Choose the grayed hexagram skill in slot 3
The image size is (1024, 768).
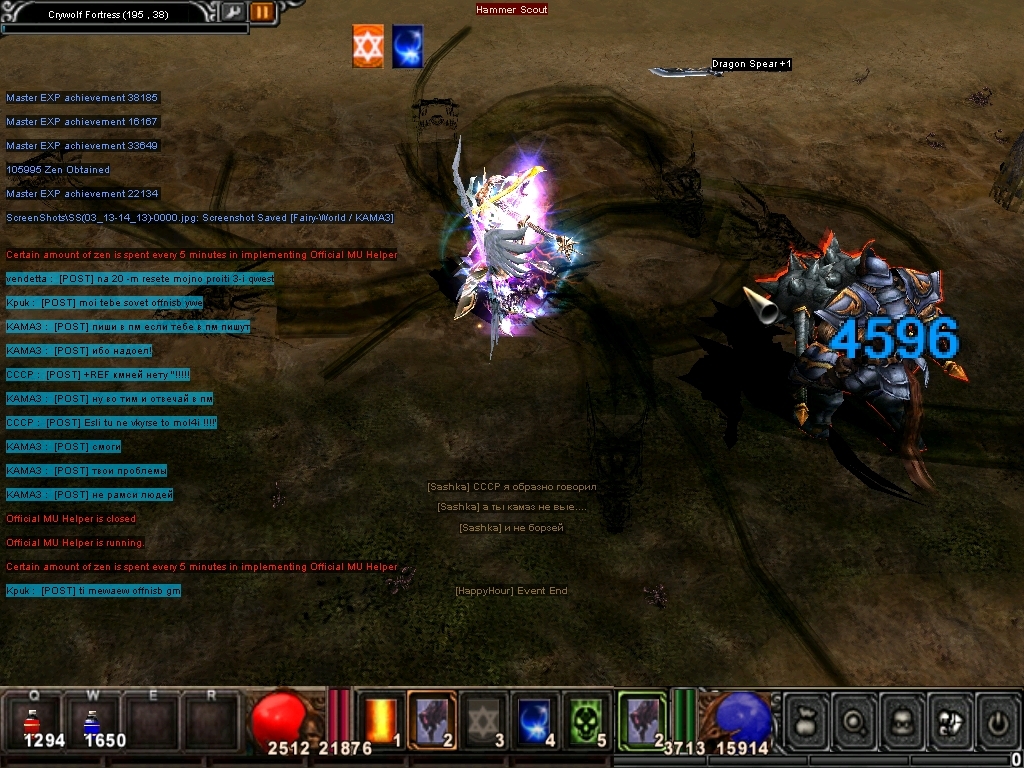484,719
